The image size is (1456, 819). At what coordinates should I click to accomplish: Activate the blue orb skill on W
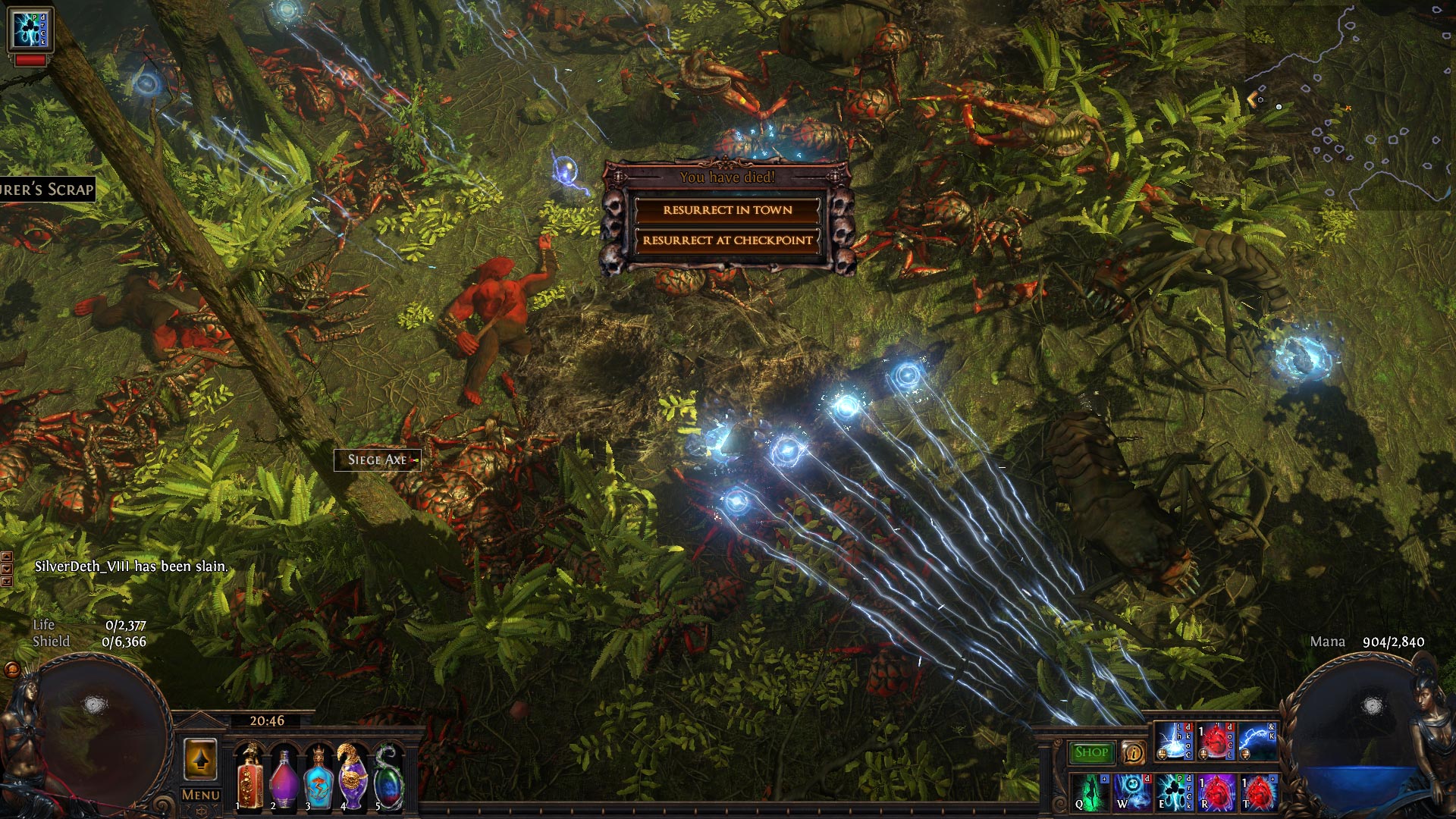(x=1132, y=792)
